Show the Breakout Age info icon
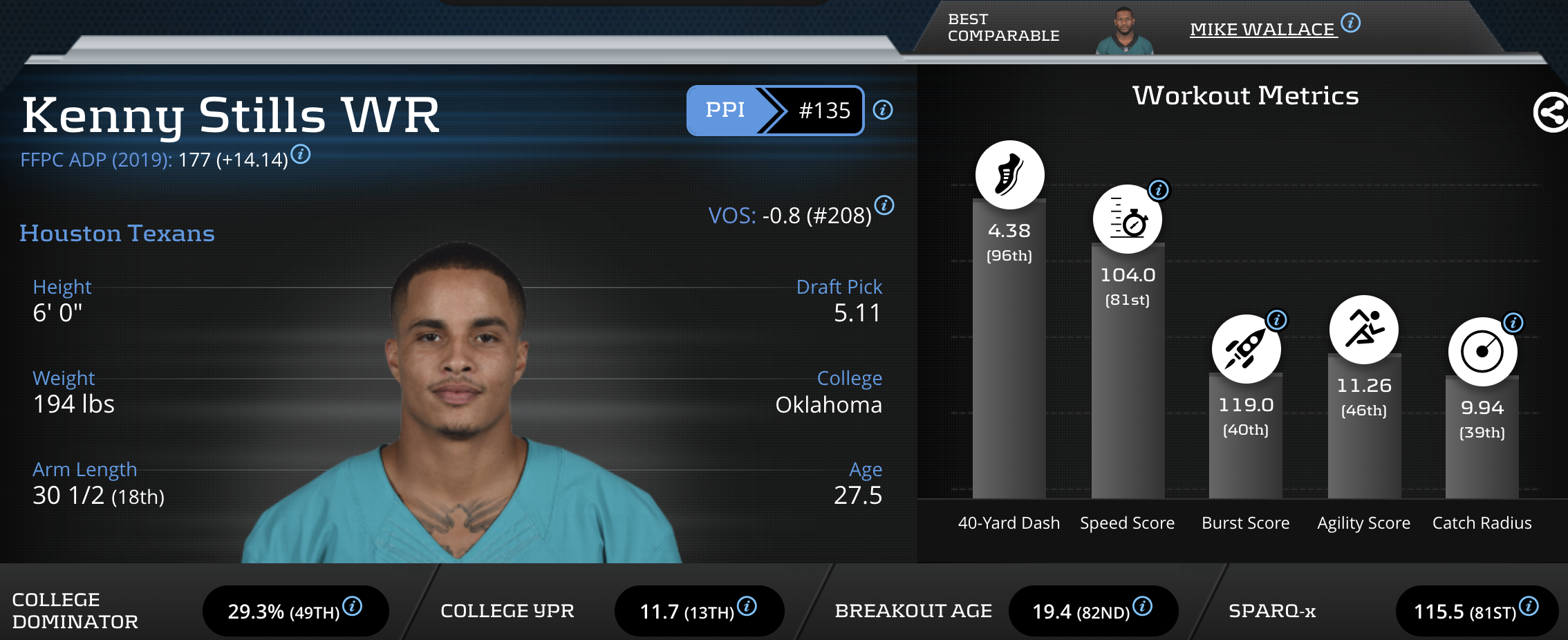 tap(1143, 606)
